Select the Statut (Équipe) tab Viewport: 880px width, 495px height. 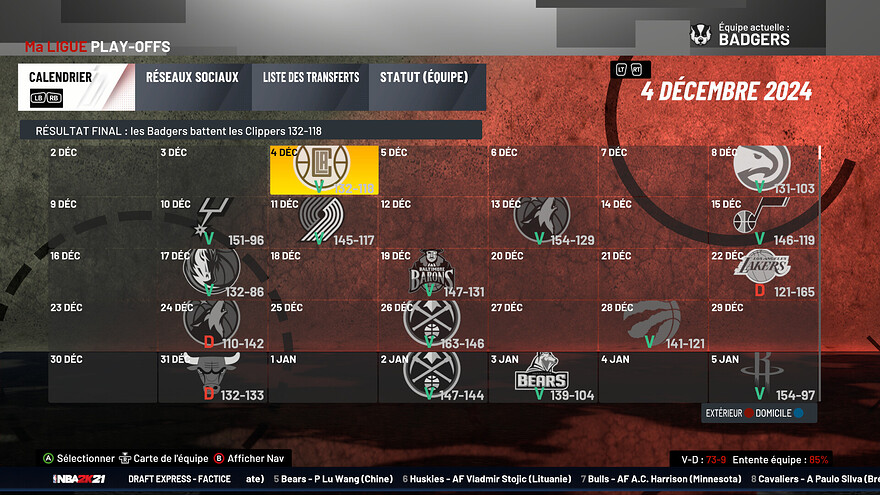pos(427,87)
